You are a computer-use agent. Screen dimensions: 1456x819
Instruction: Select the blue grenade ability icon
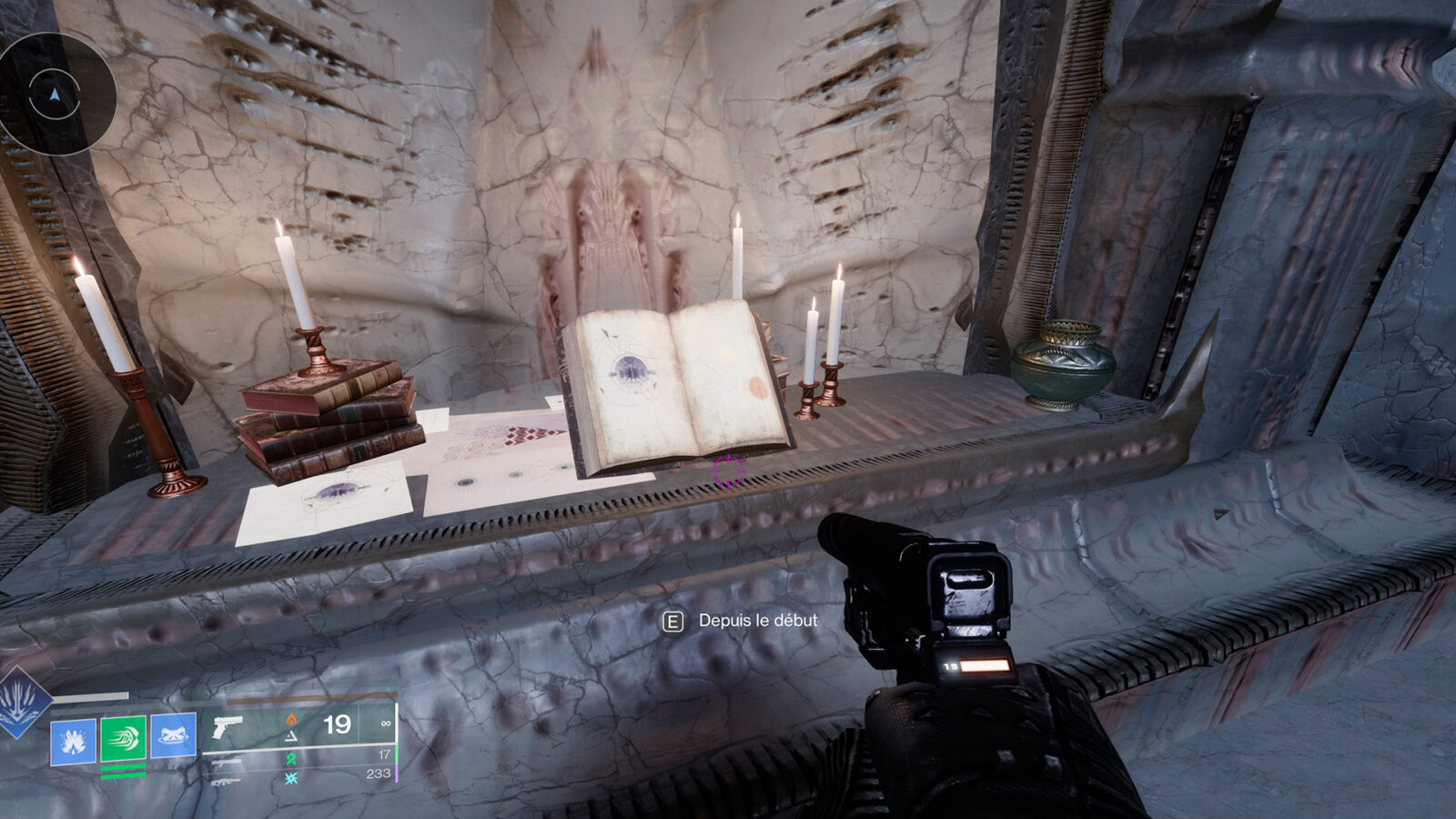73,741
